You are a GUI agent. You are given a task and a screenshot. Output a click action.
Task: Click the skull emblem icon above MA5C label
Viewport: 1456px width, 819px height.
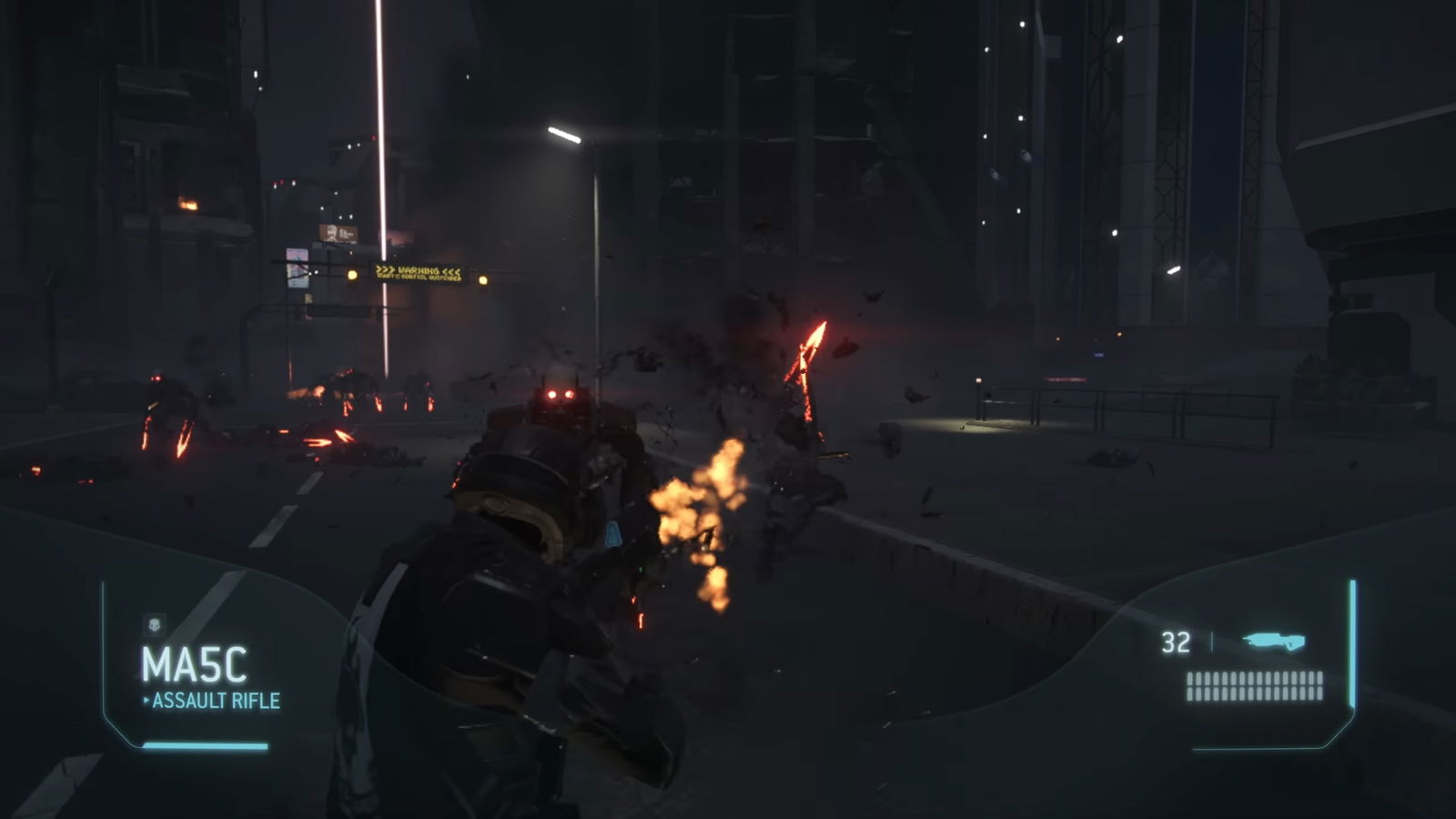coord(155,623)
